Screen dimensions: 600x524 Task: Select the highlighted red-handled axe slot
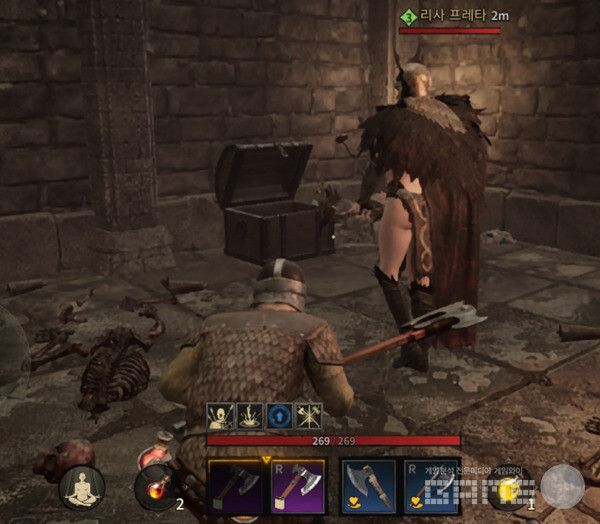tap(297, 487)
